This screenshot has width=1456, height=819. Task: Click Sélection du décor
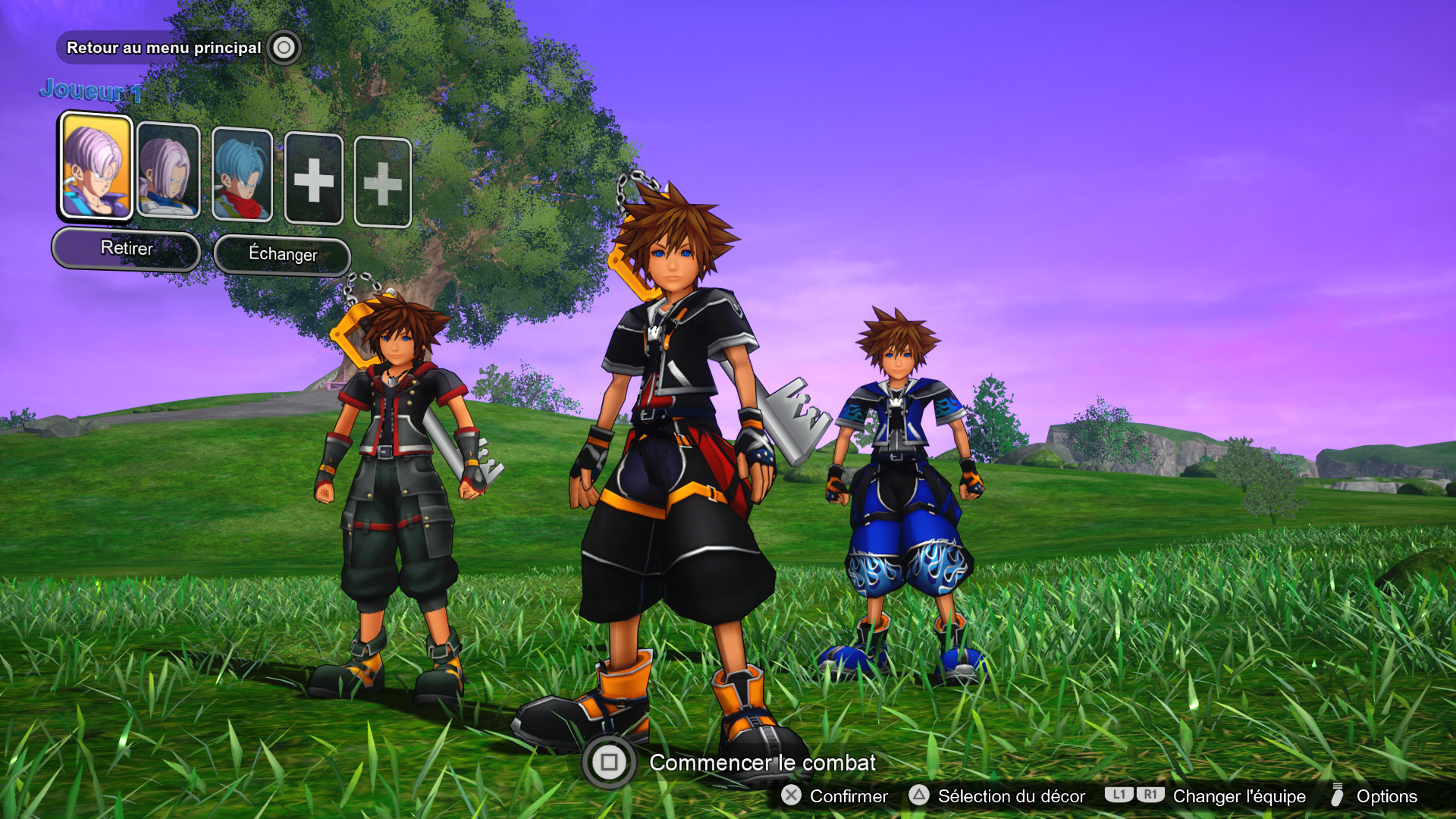point(1010,796)
